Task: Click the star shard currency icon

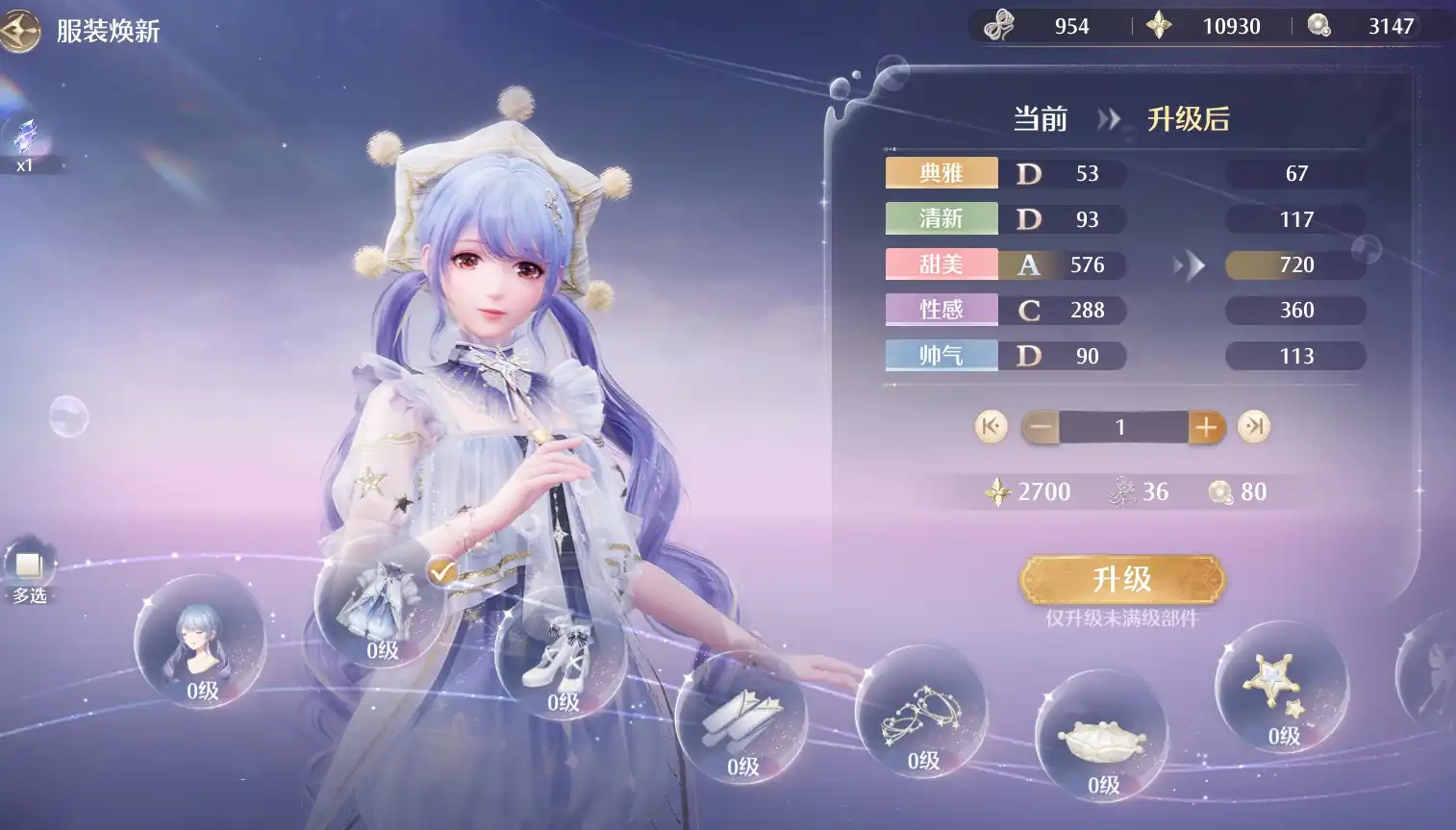Action: coord(1159,25)
